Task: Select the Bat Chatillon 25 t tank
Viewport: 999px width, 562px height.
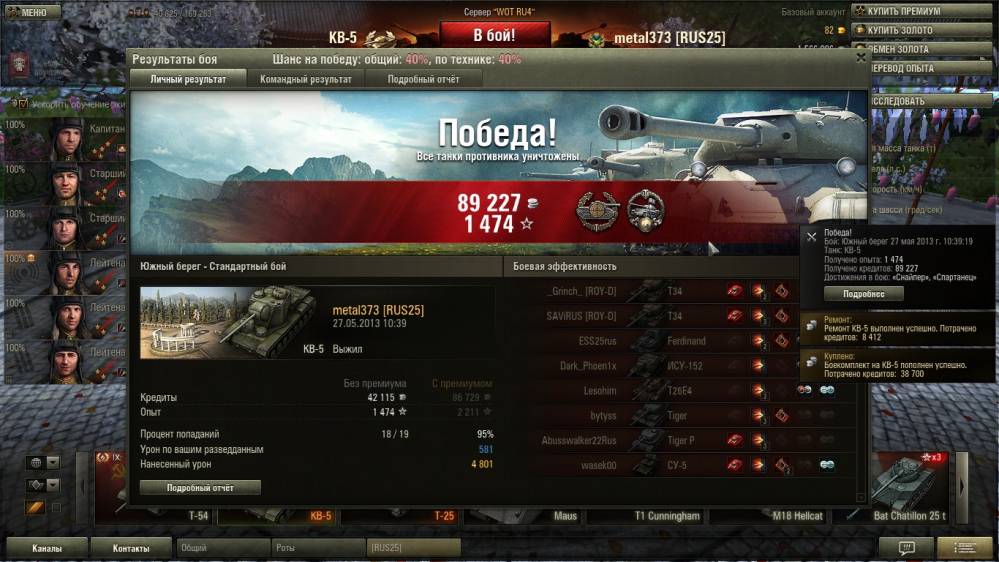Action: point(908,490)
